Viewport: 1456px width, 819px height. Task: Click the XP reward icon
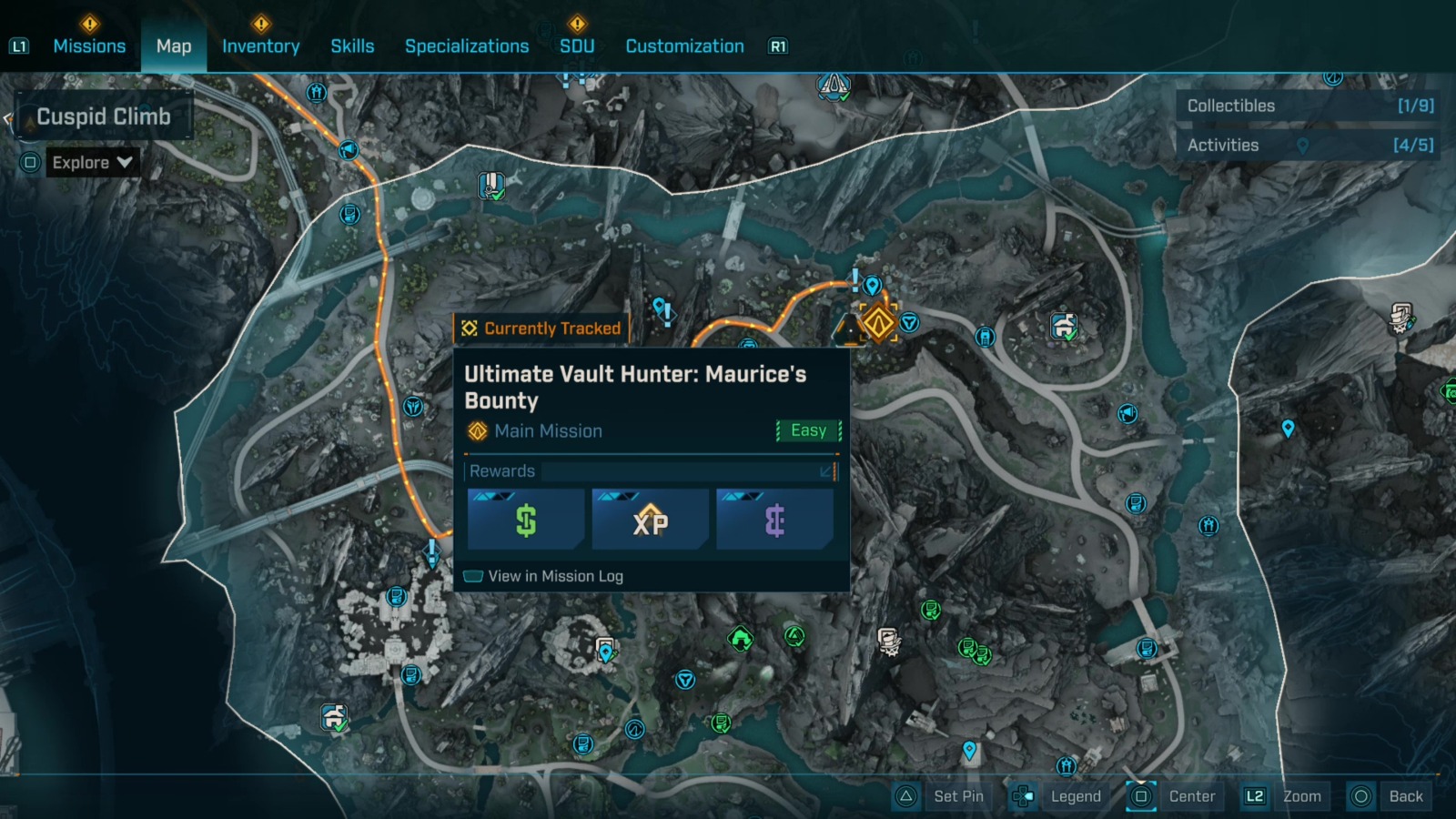650,520
